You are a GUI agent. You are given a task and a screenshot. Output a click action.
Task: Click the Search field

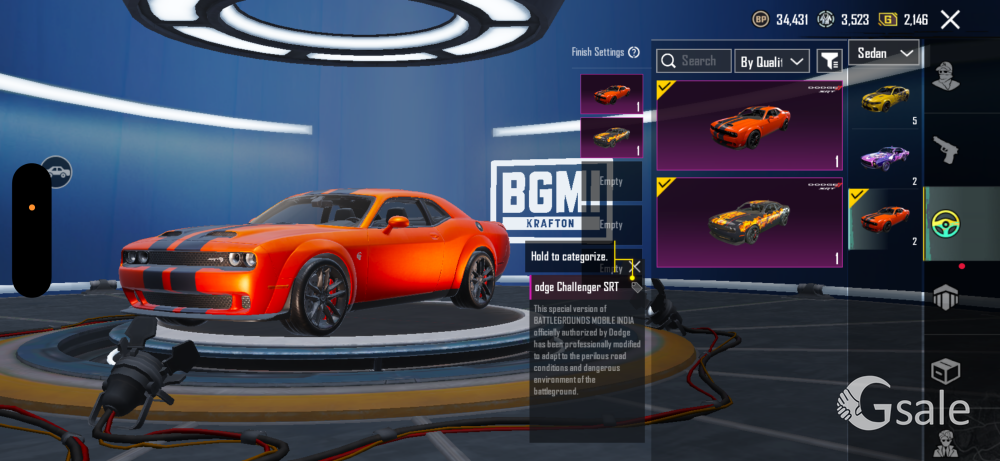pyautogui.click(x=694, y=61)
